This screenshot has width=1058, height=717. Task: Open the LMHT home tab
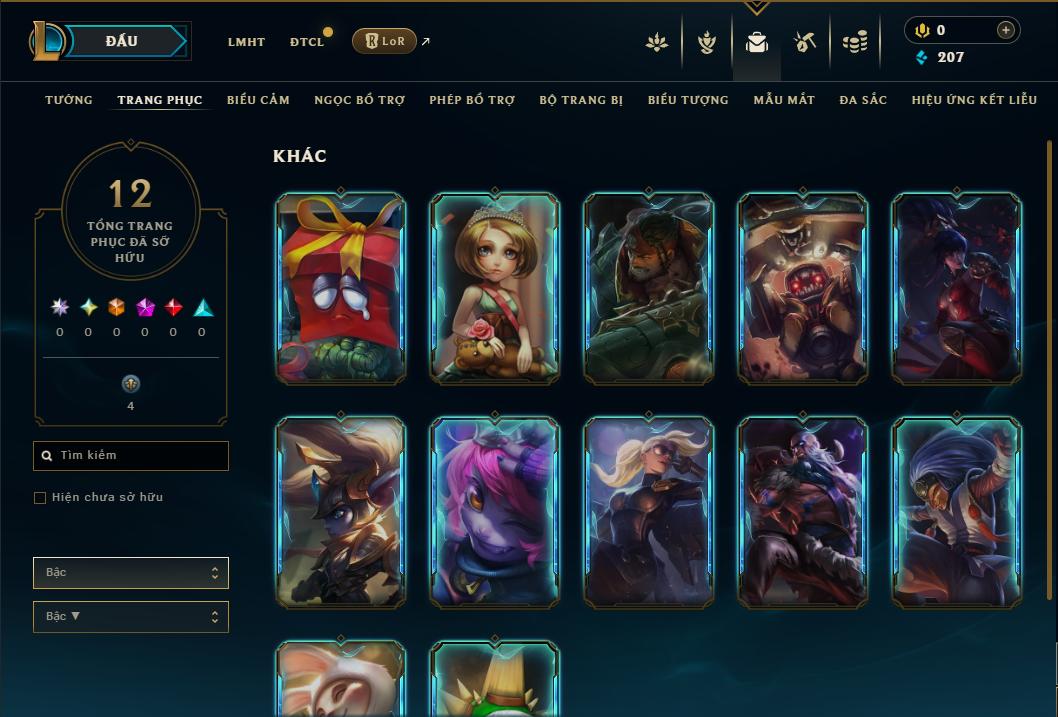(246, 42)
